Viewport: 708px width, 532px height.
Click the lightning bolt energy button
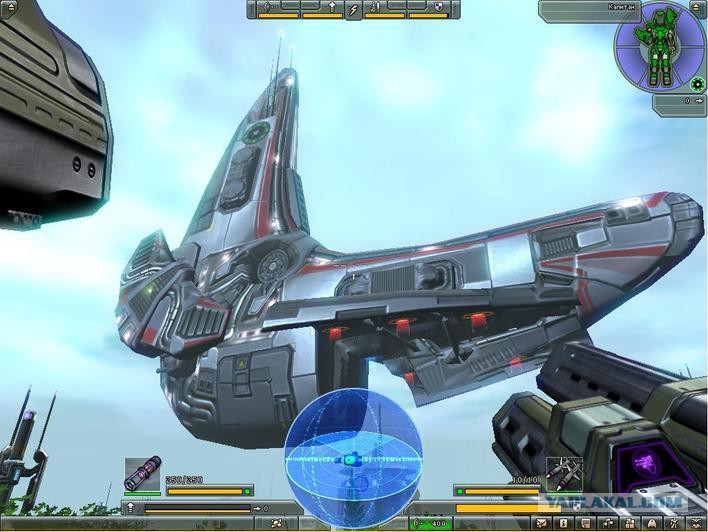353,10
